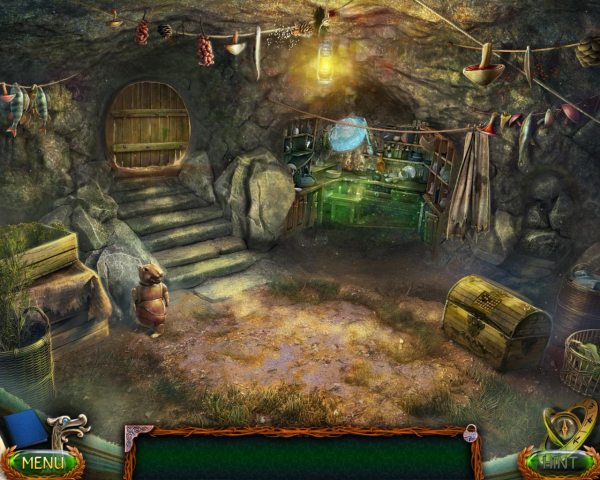Use the HINT button
Viewport: 600px width, 480px height.
point(558,463)
